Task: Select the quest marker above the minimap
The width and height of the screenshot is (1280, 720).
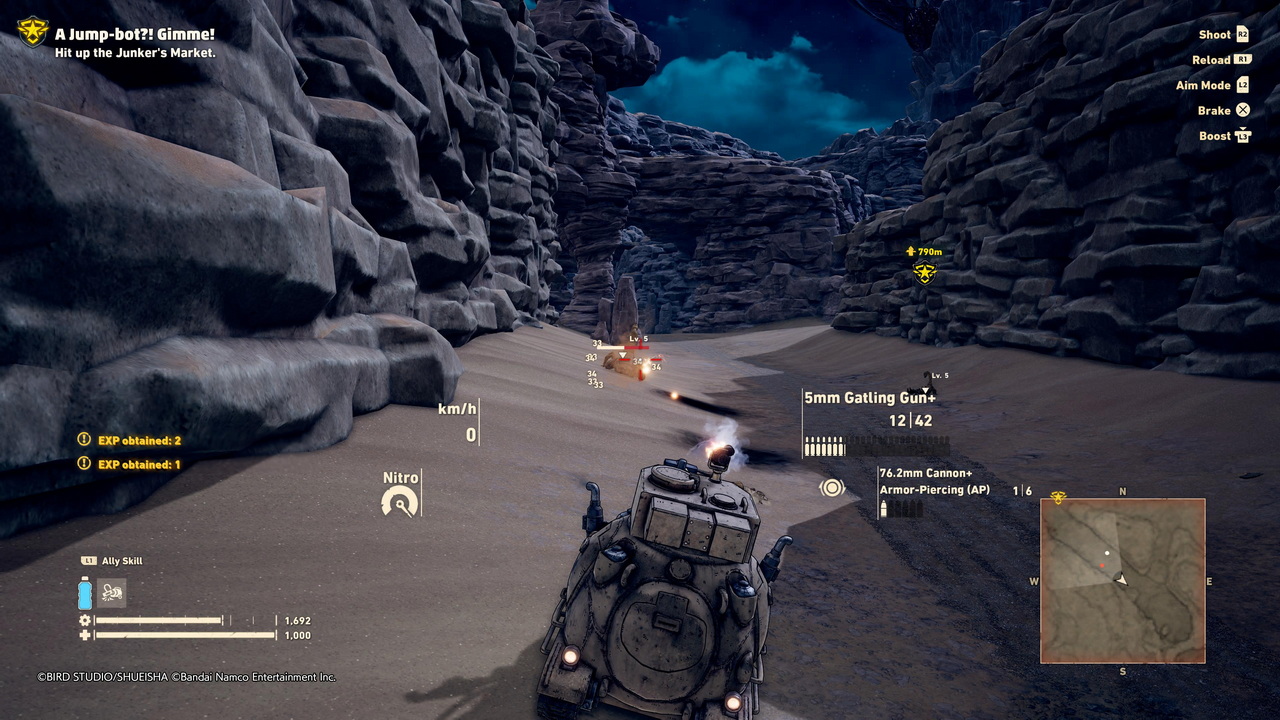Action: click(1058, 497)
